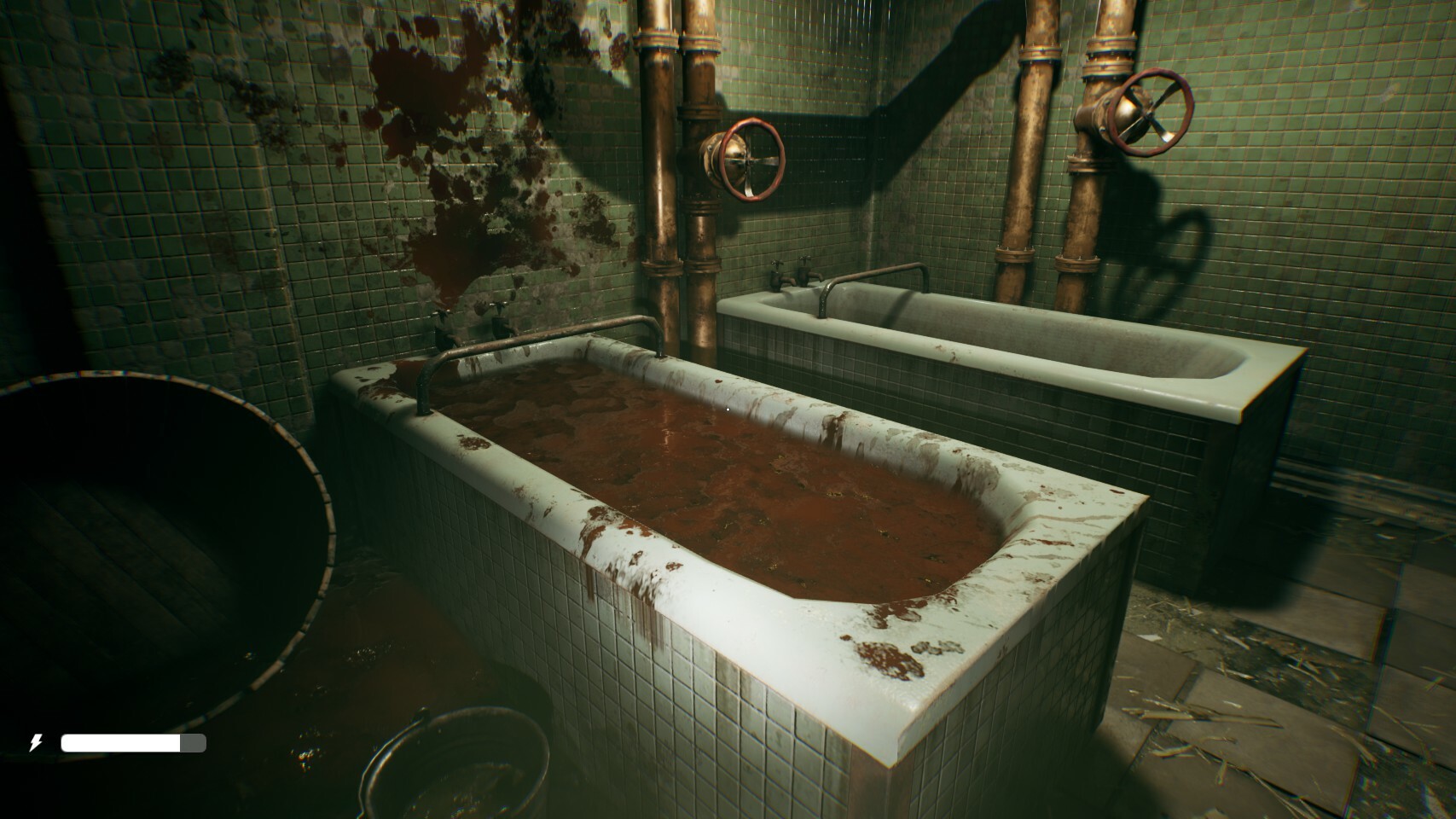Click the lightning bolt stamina icon
The image size is (1456, 819).
click(36, 743)
